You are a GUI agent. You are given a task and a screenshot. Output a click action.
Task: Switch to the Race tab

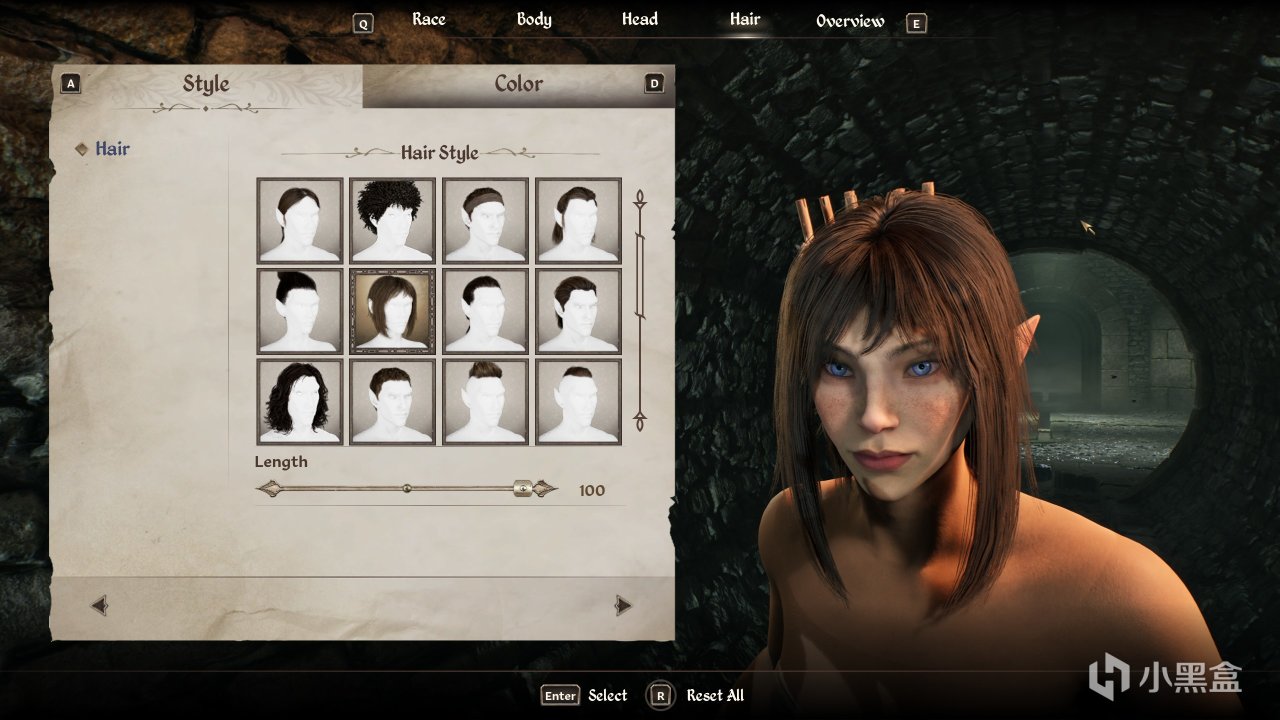click(x=429, y=20)
